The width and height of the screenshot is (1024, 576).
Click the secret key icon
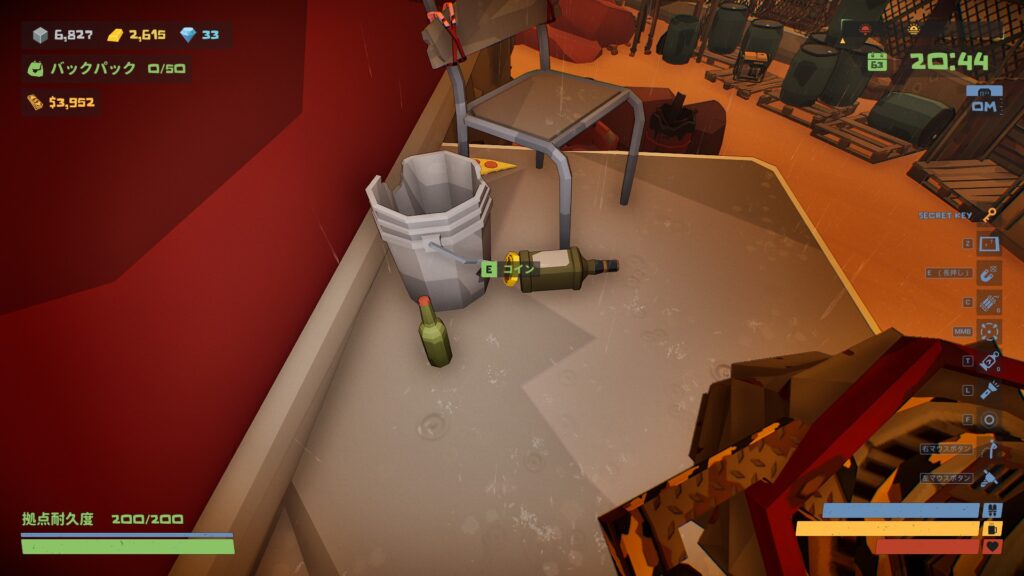(989, 215)
